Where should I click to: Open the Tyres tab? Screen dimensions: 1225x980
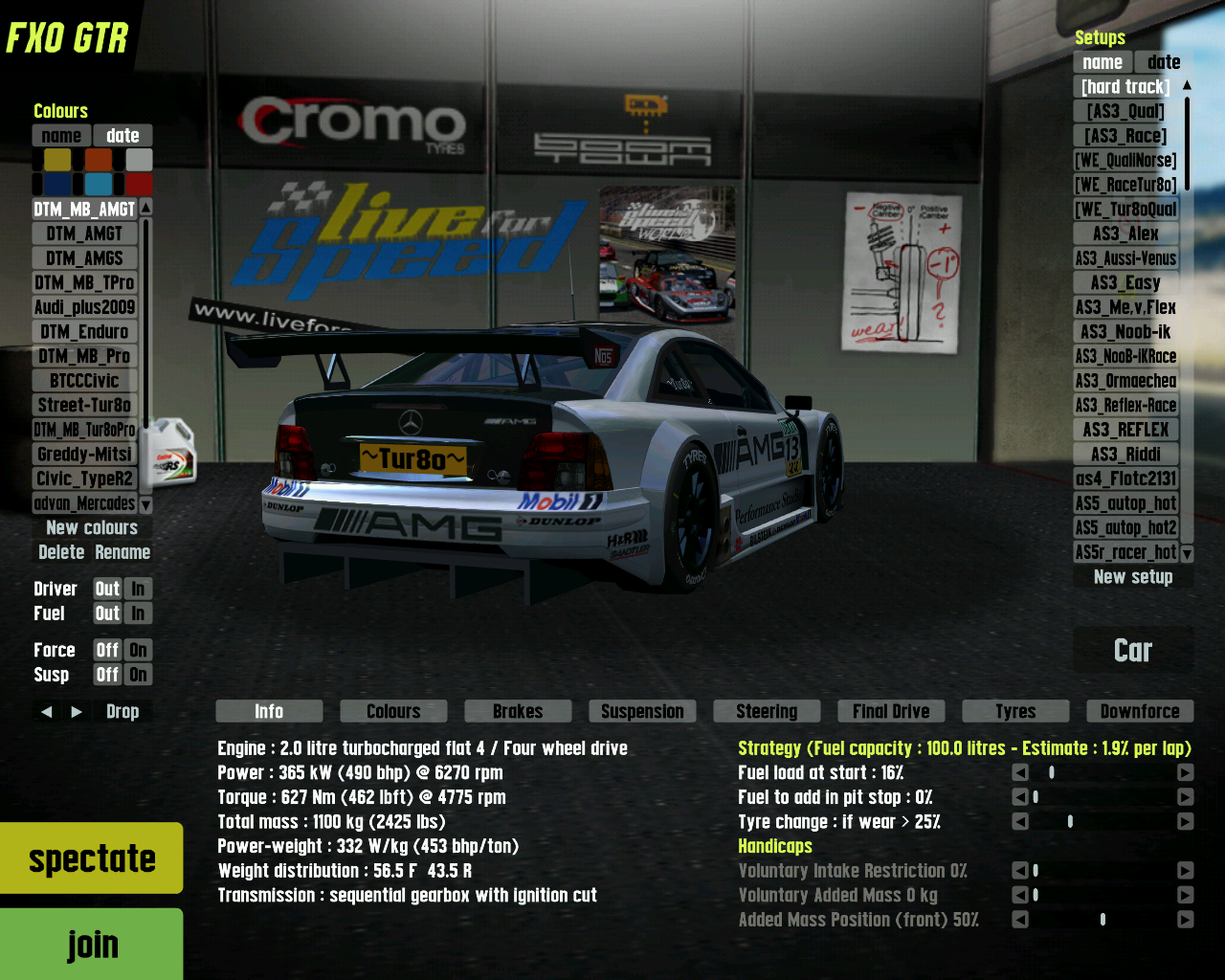click(x=1015, y=711)
